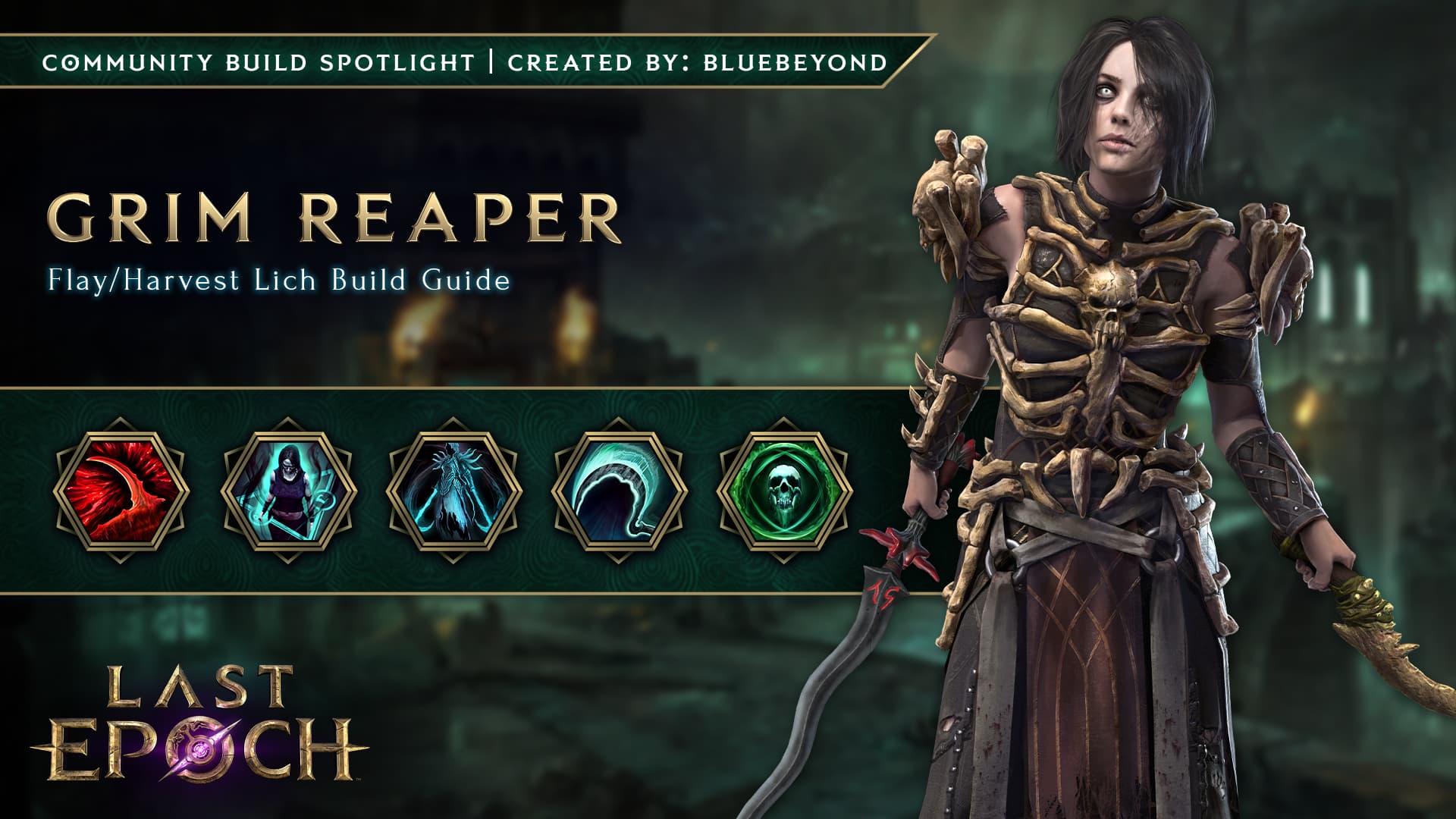Image resolution: width=1456 pixels, height=819 pixels.
Task: Activate the teal curved scythe skill icon
Action: tap(619, 491)
